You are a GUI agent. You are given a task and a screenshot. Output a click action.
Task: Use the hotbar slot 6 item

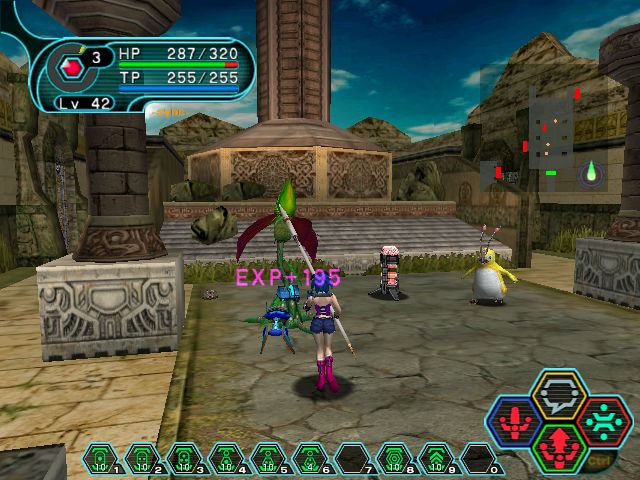310,459
